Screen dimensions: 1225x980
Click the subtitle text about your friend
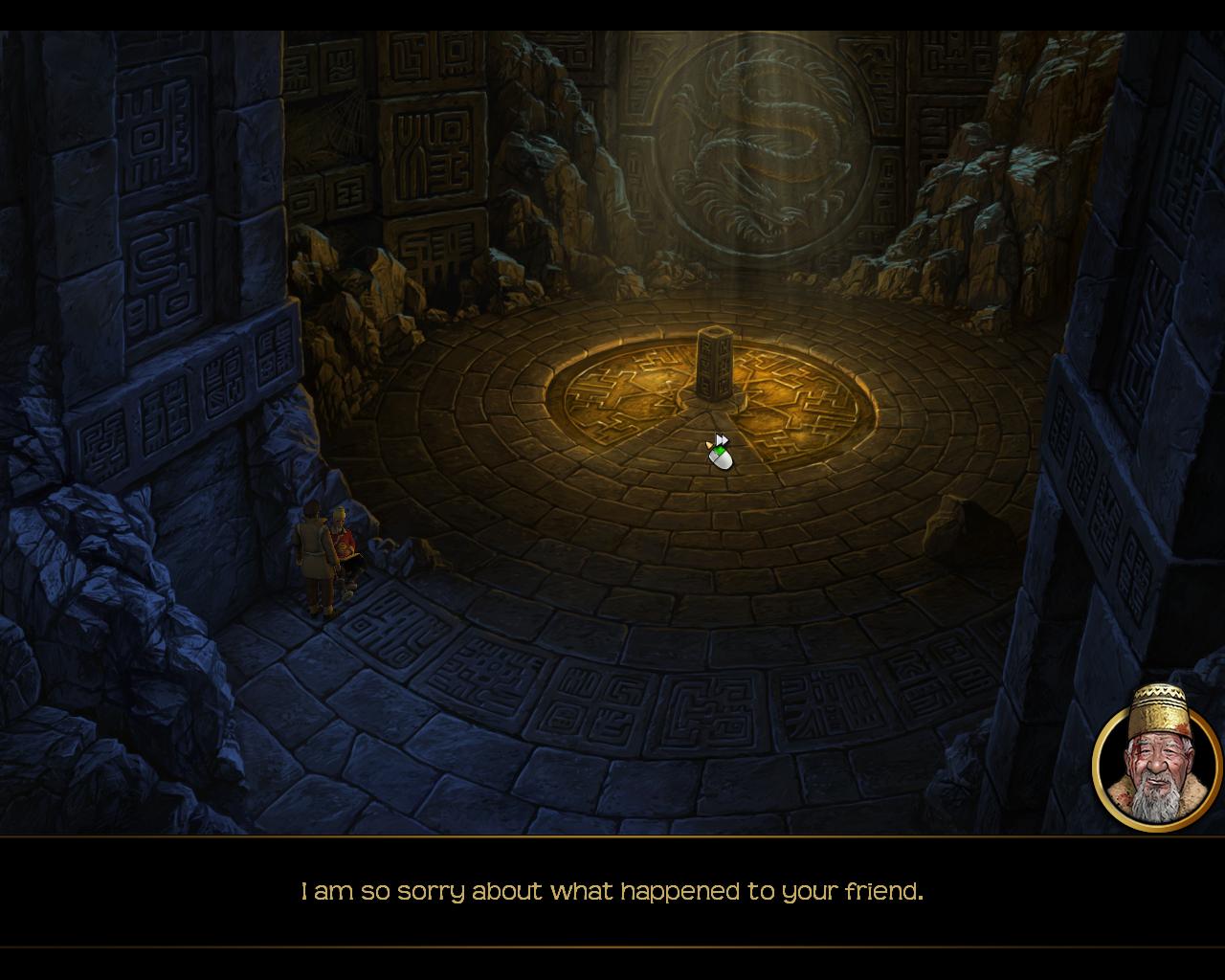coord(612,890)
